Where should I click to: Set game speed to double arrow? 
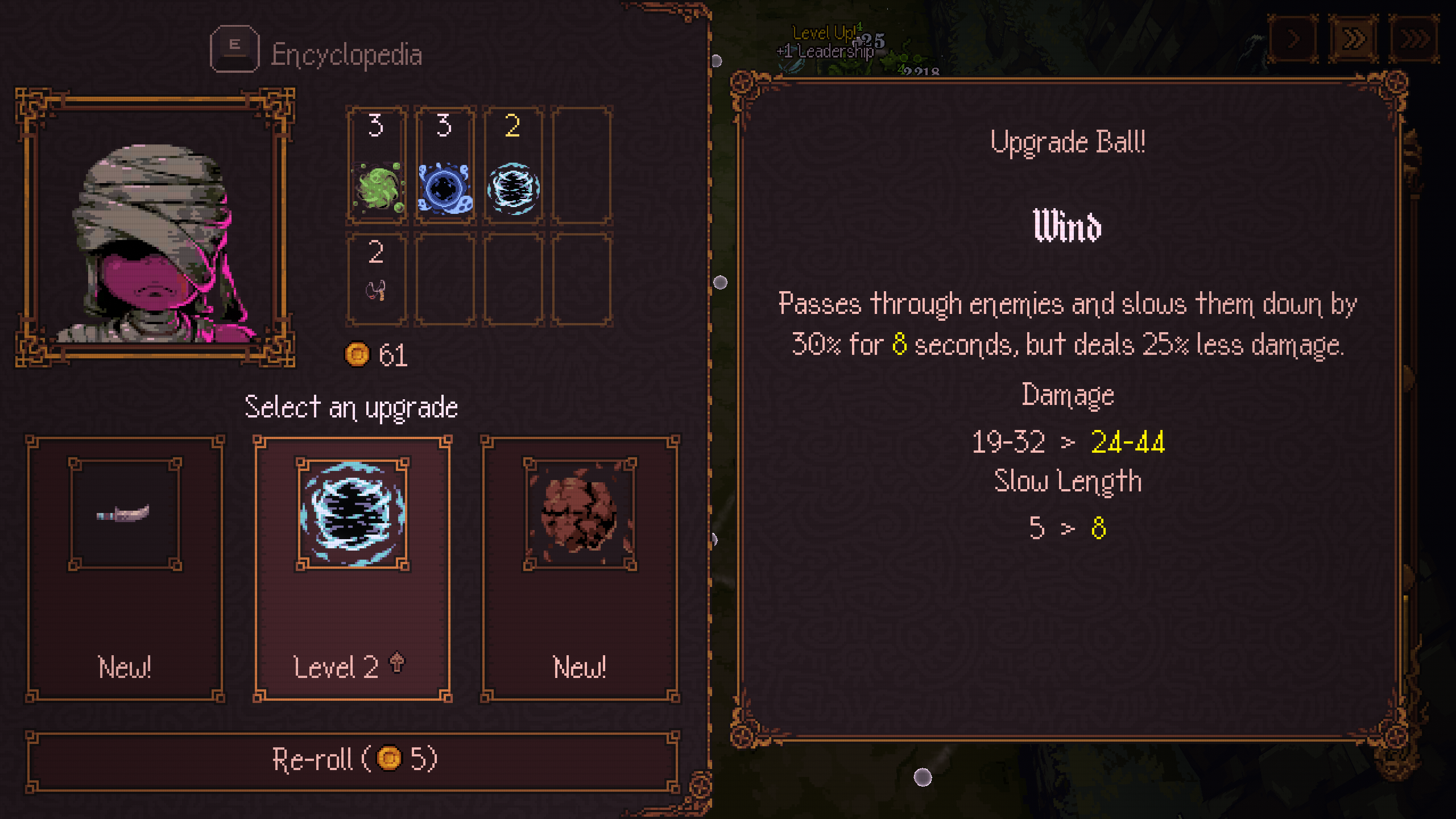(1353, 40)
